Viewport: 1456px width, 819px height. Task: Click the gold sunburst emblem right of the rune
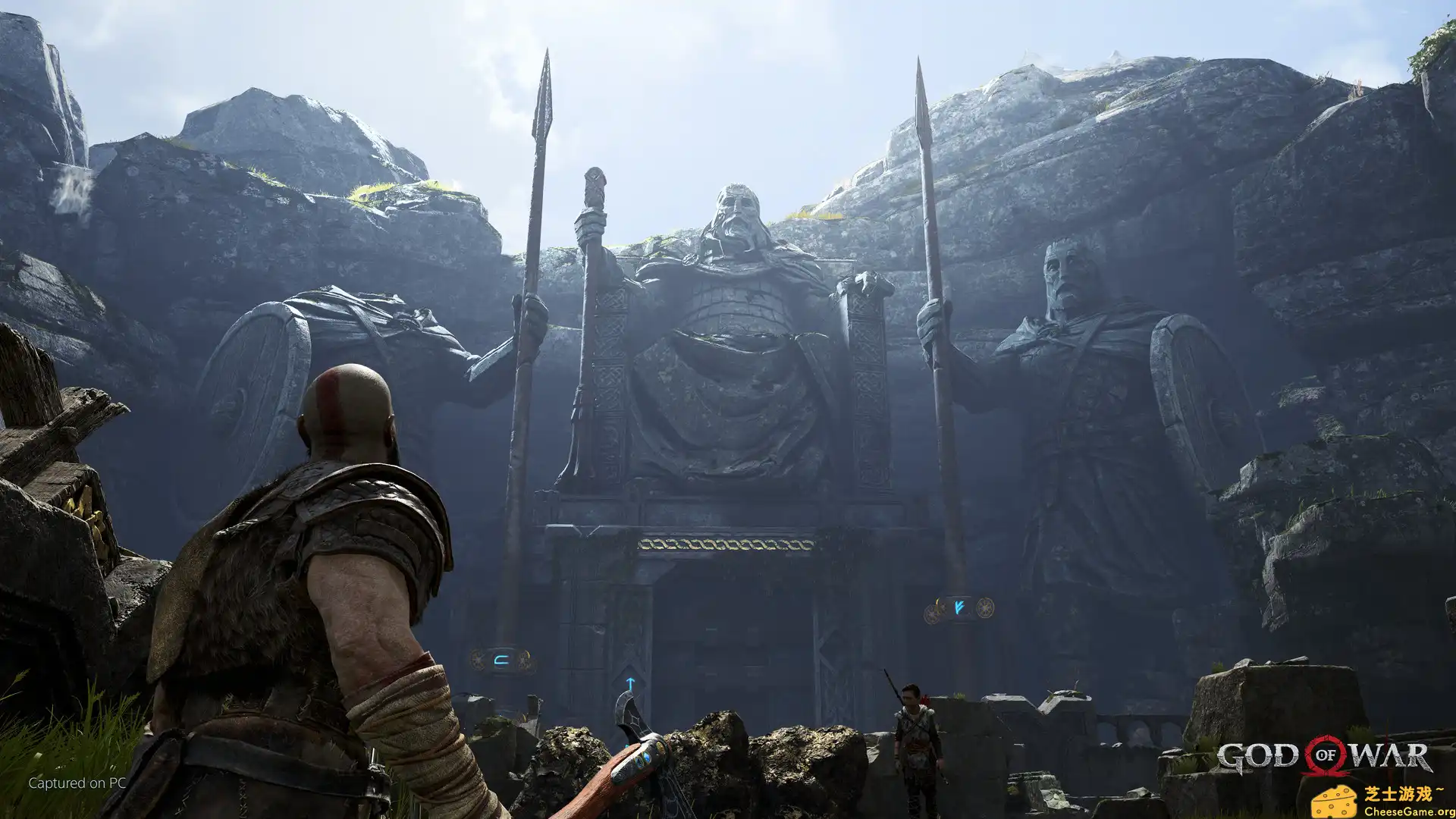point(525,661)
